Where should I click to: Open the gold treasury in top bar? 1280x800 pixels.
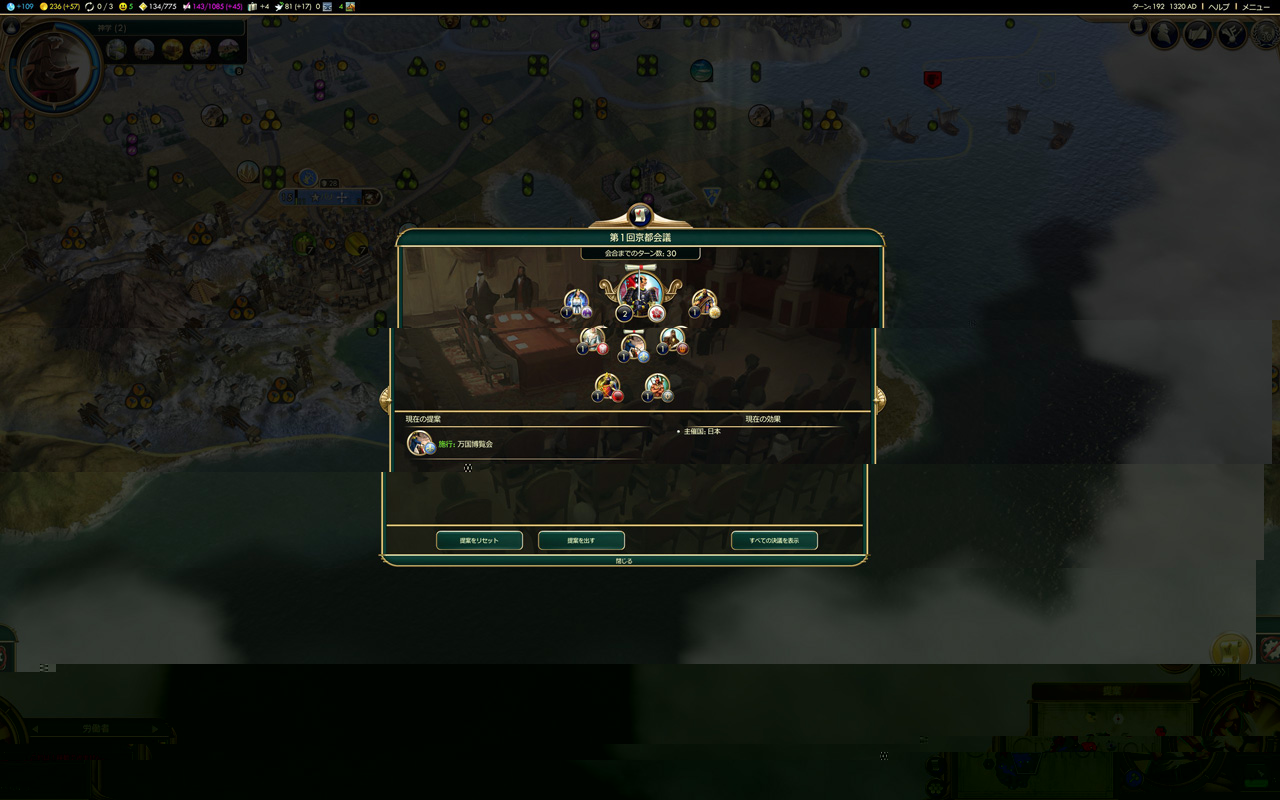[x=62, y=7]
